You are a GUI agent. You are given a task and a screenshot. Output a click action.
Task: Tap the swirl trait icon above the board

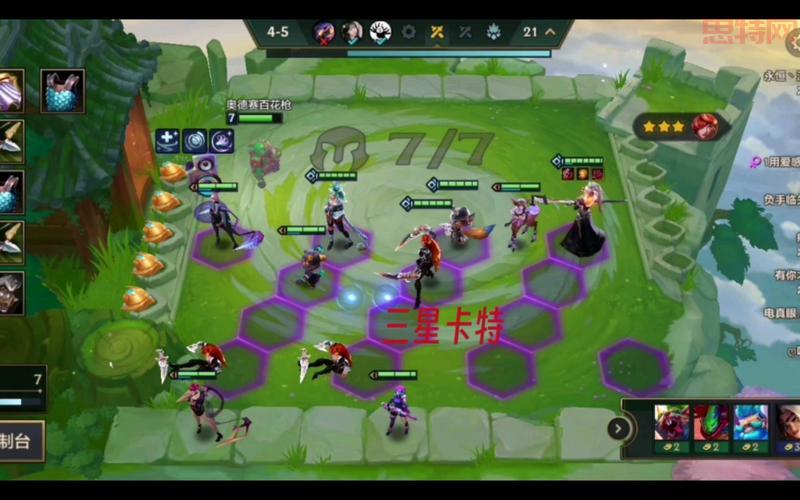tap(194, 141)
